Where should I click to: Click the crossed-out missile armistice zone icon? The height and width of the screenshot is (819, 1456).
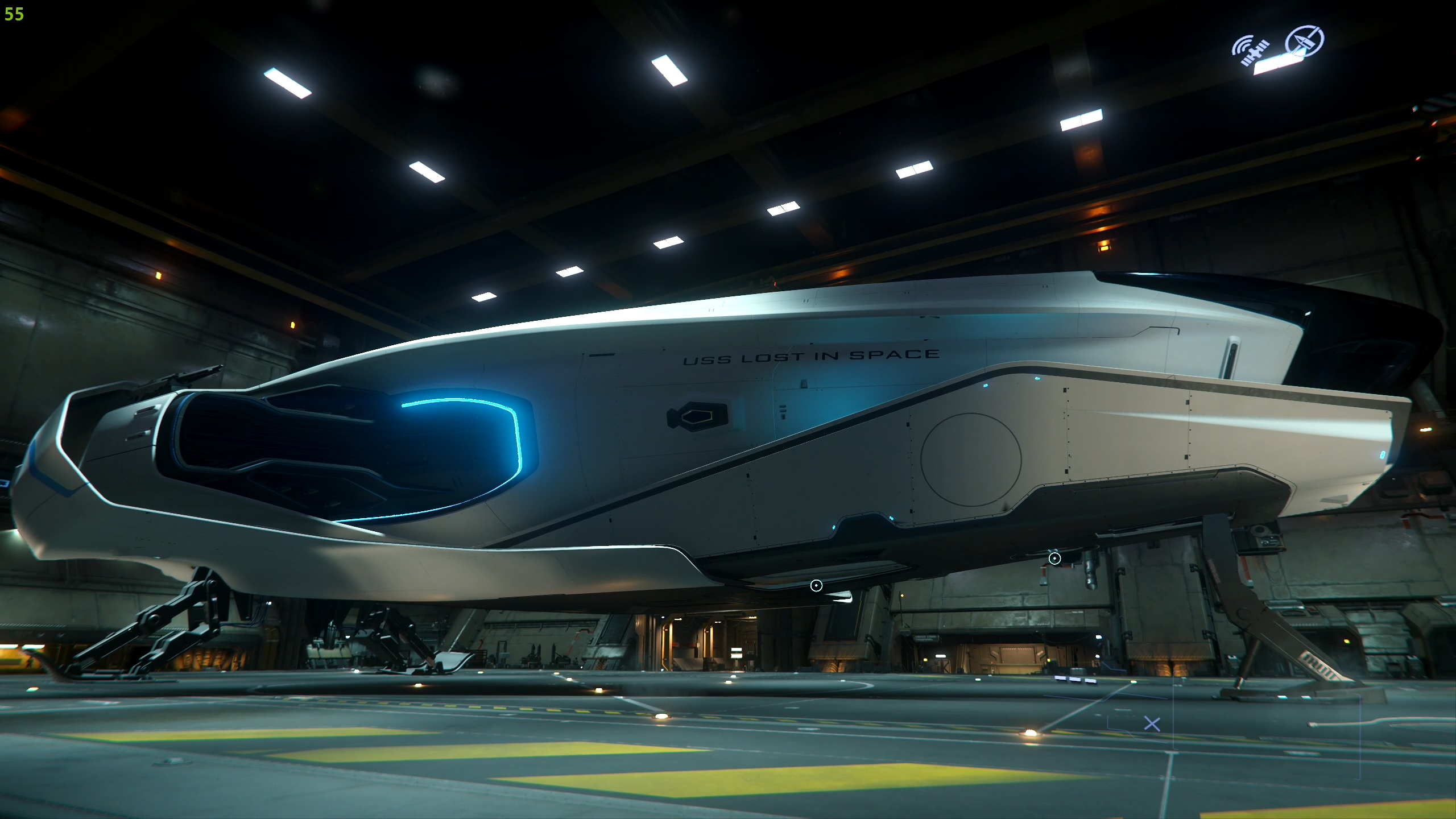pyautogui.click(x=1305, y=41)
